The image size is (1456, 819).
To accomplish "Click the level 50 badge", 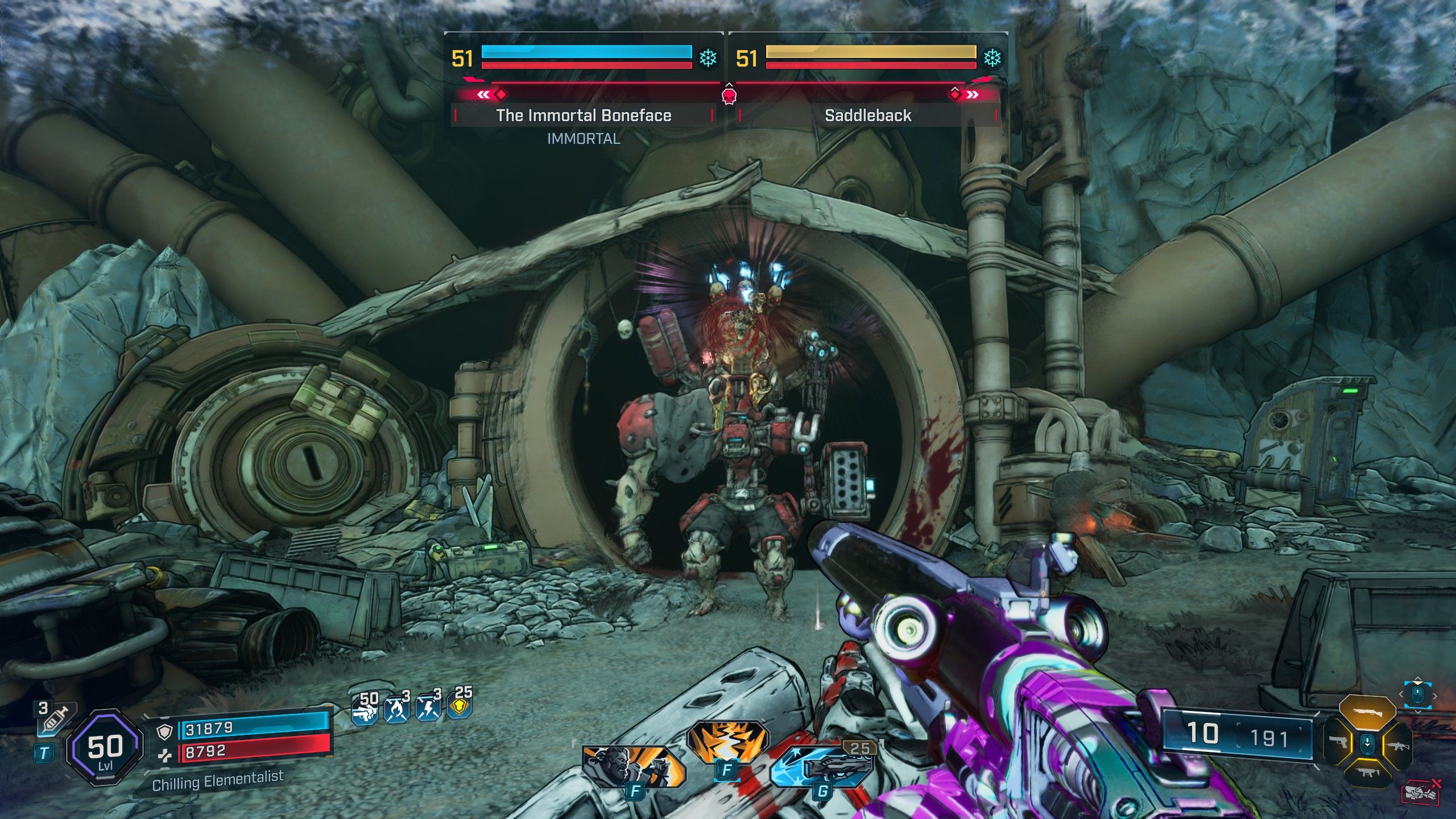I will pos(105,748).
